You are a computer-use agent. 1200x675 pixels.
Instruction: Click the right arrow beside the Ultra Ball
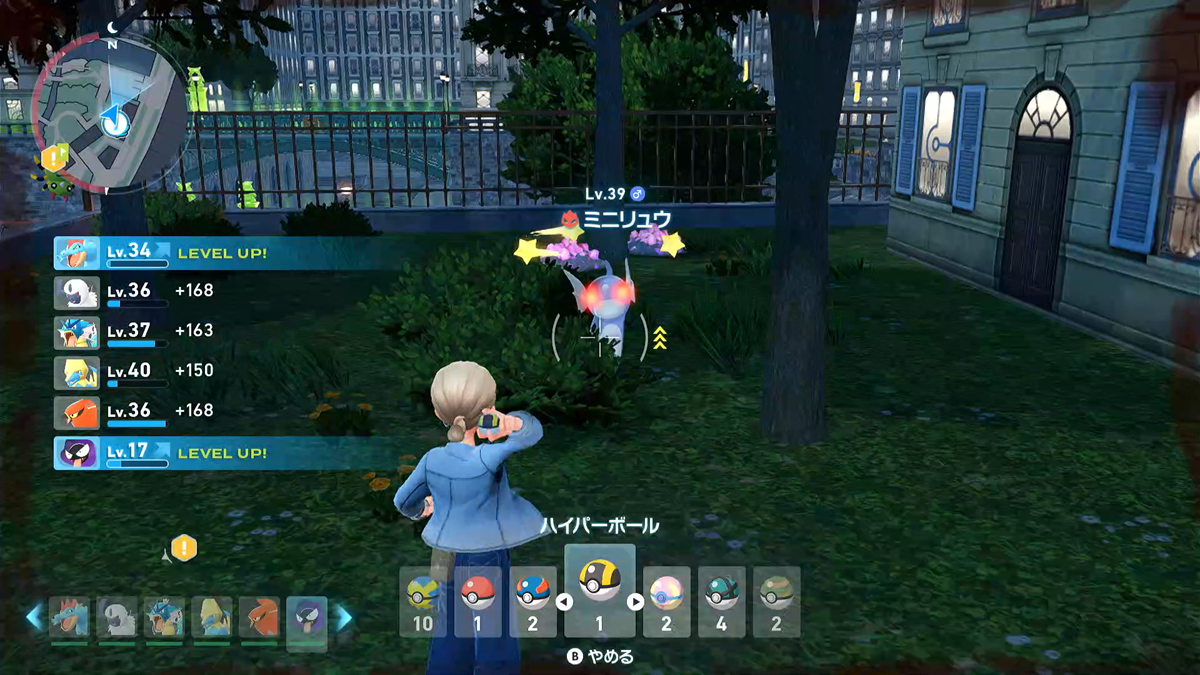coord(636,602)
